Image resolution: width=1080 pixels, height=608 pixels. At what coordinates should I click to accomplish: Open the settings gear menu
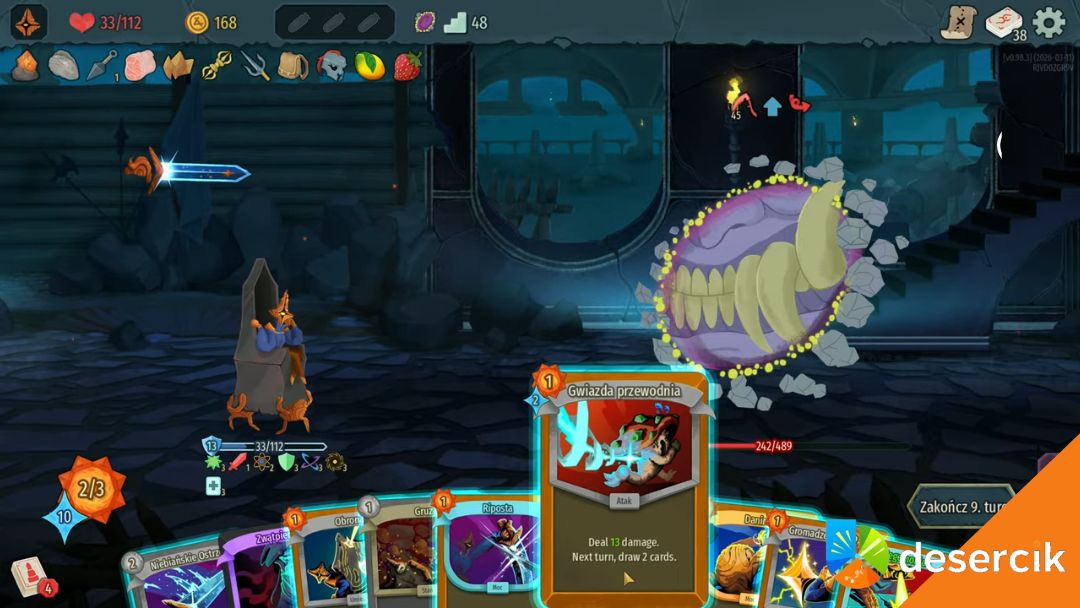[1049, 22]
